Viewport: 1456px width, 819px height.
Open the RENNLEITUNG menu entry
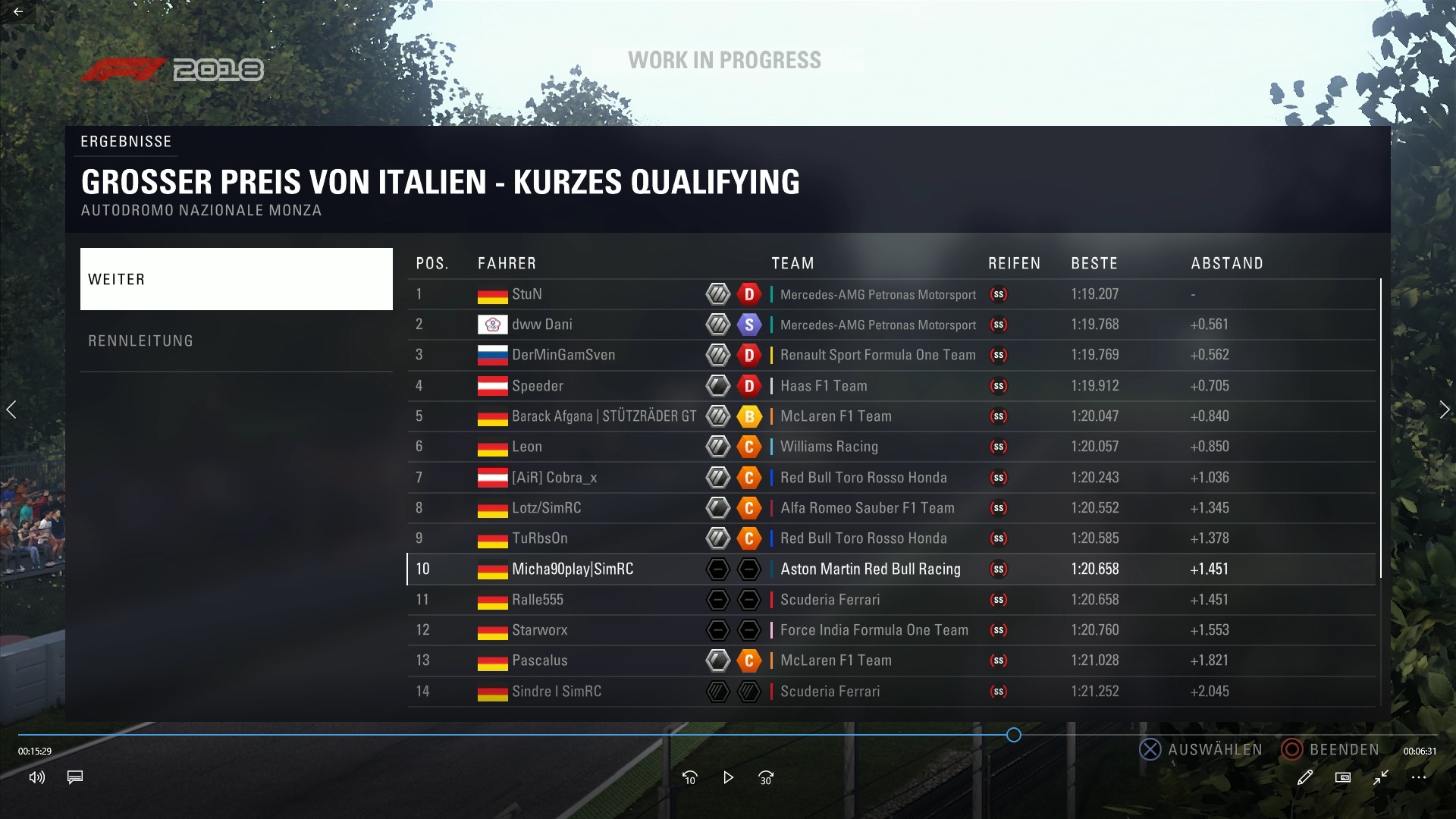tap(236, 341)
